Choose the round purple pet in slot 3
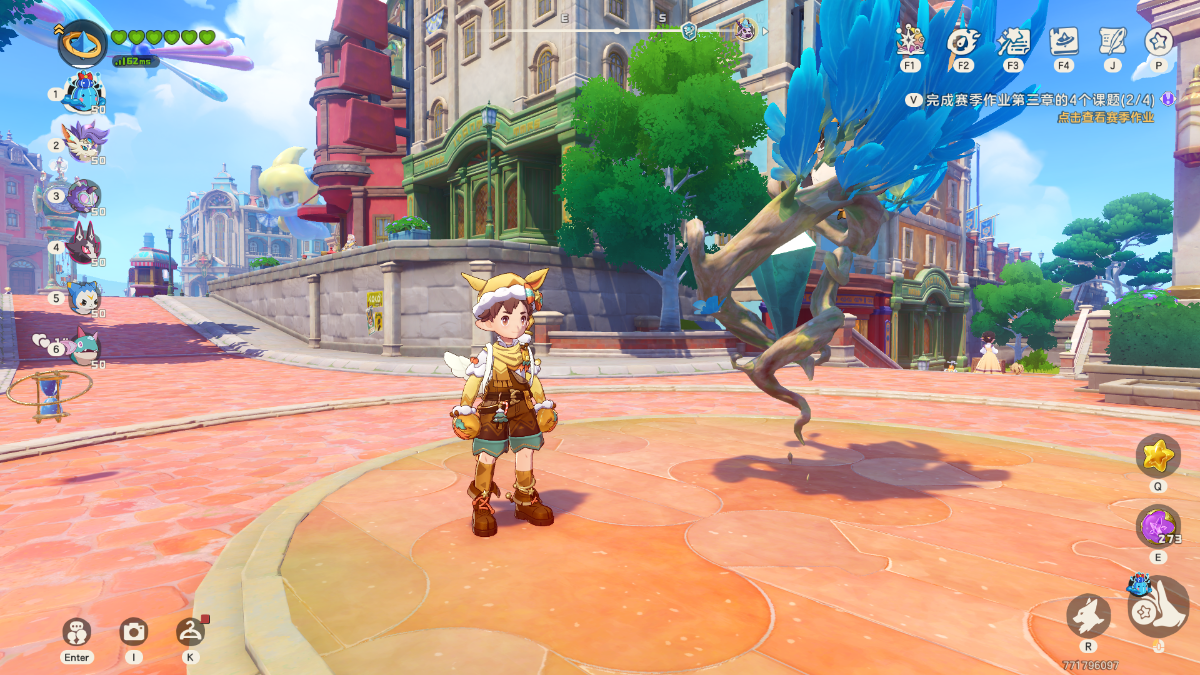1200x675 pixels. [83, 195]
